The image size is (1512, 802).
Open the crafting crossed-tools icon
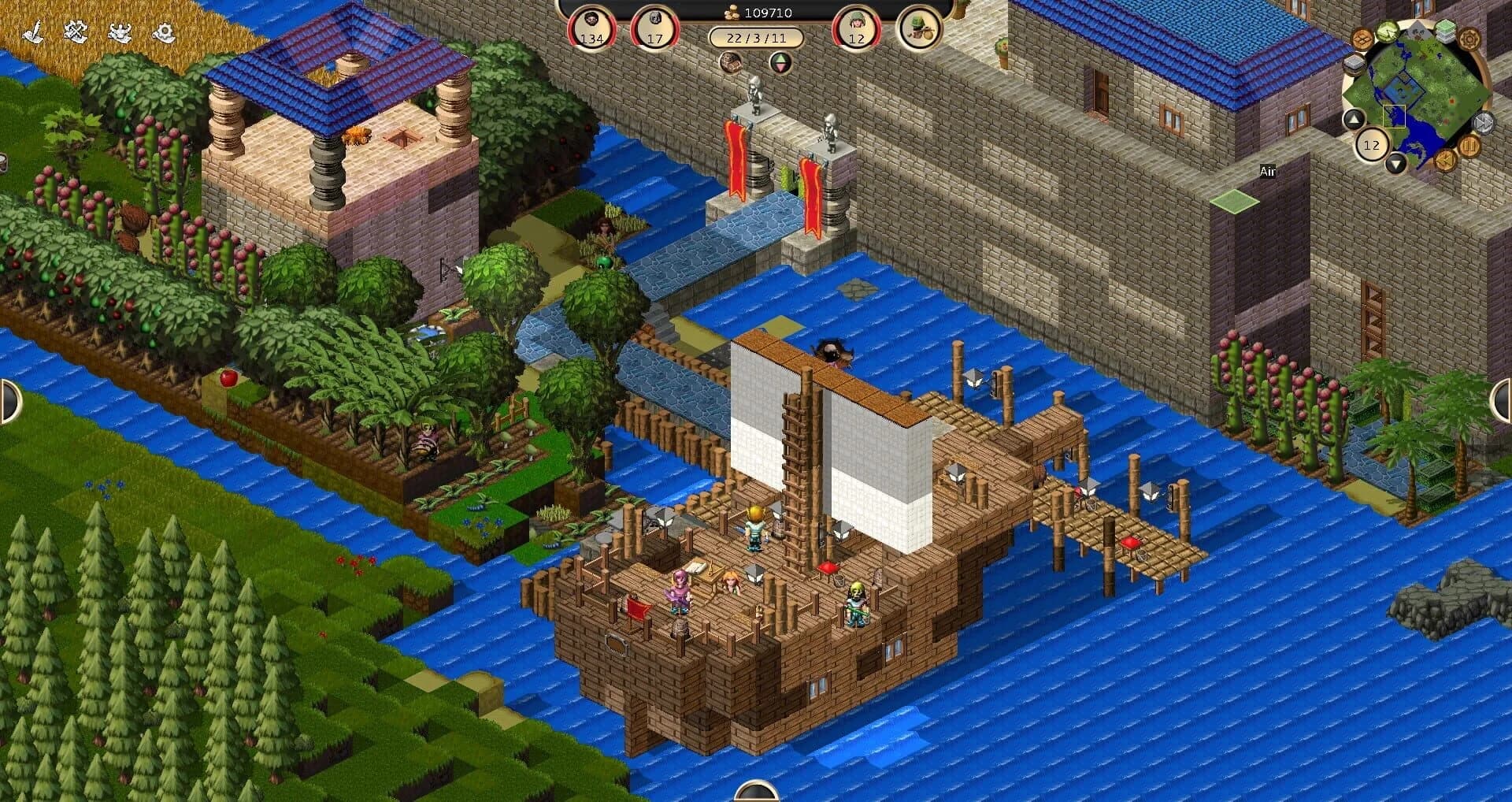[x=76, y=31]
